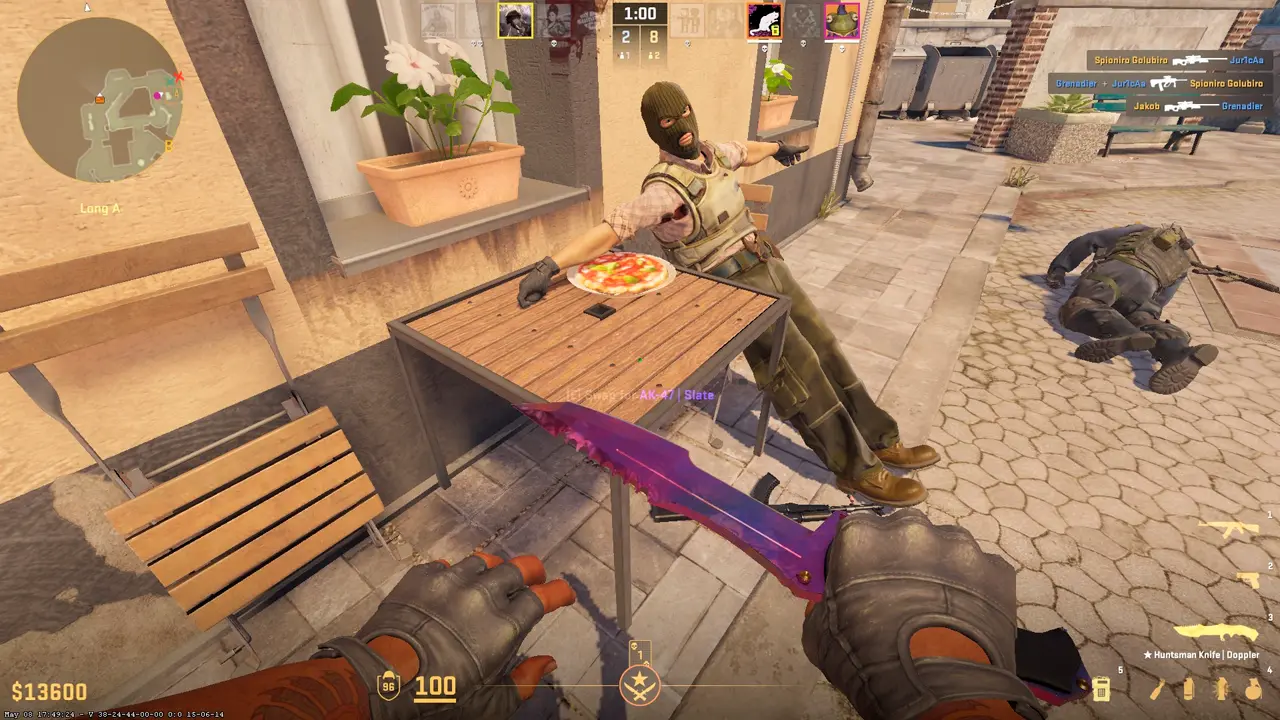
Task: Choose the HE grenade icon
Action: [1252, 688]
